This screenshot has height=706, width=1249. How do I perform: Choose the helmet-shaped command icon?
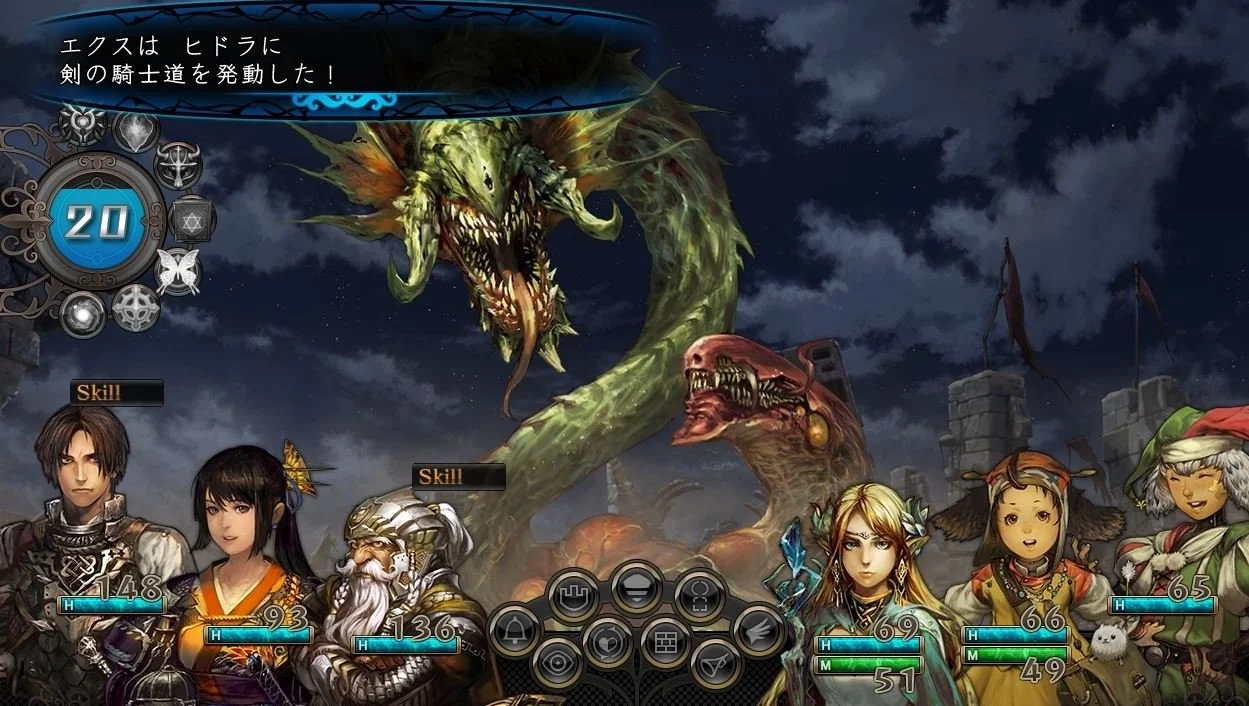pyautogui.click(x=637, y=587)
